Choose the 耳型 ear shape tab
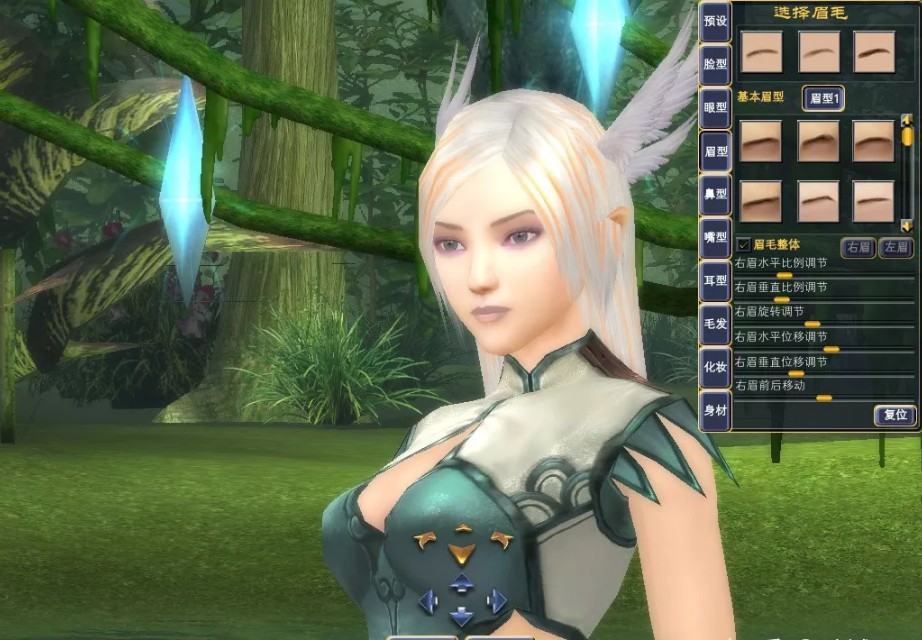The image size is (922, 640). pyautogui.click(x=714, y=281)
